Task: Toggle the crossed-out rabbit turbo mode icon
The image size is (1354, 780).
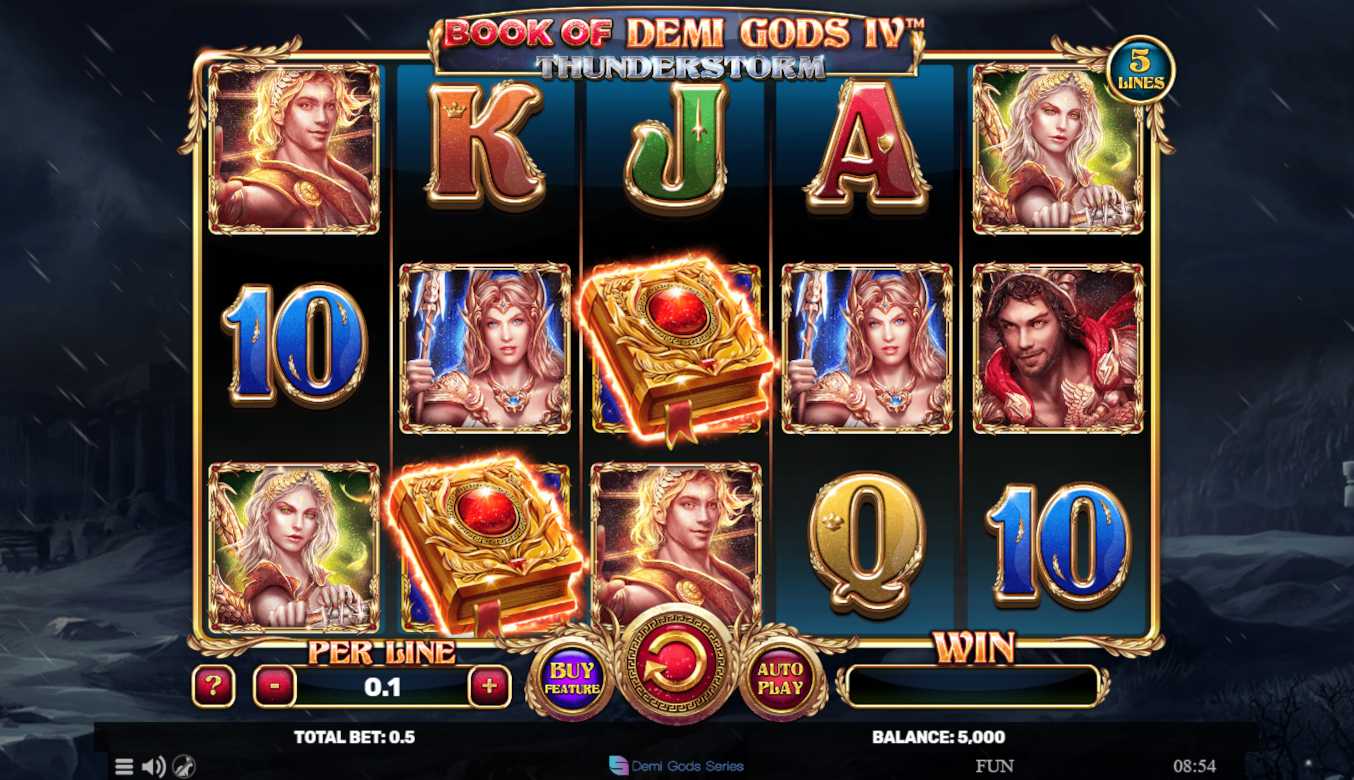Action: (184, 767)
